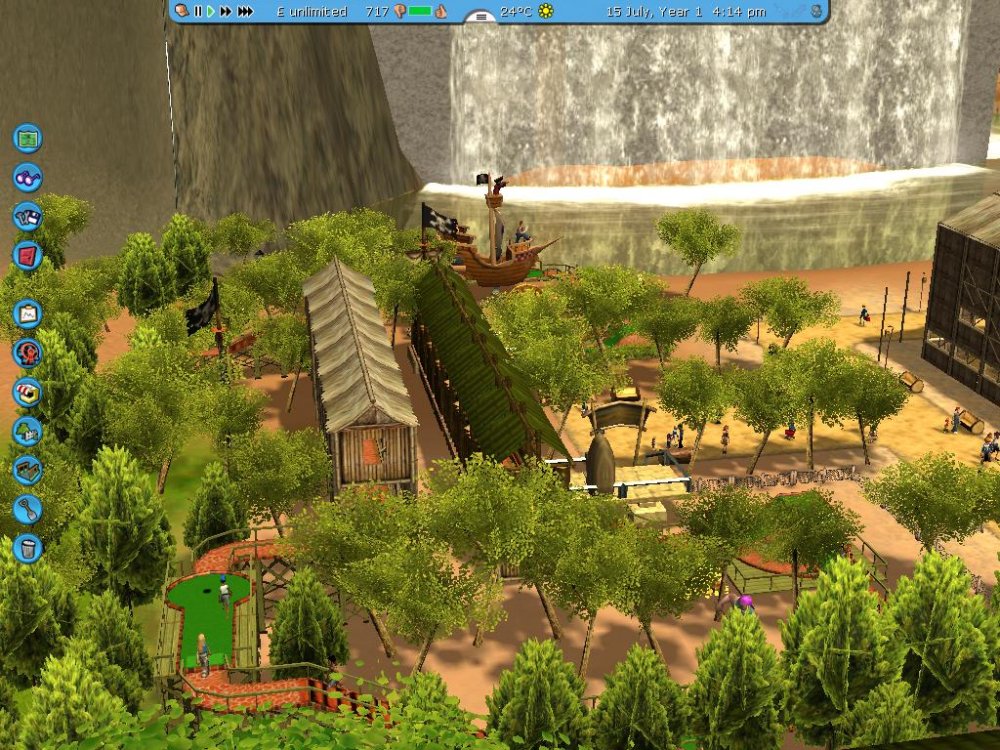The height and width of the screenshot is (750, 1000).
Task: Open the binoculars view options
Action: (x=28, y=177)
